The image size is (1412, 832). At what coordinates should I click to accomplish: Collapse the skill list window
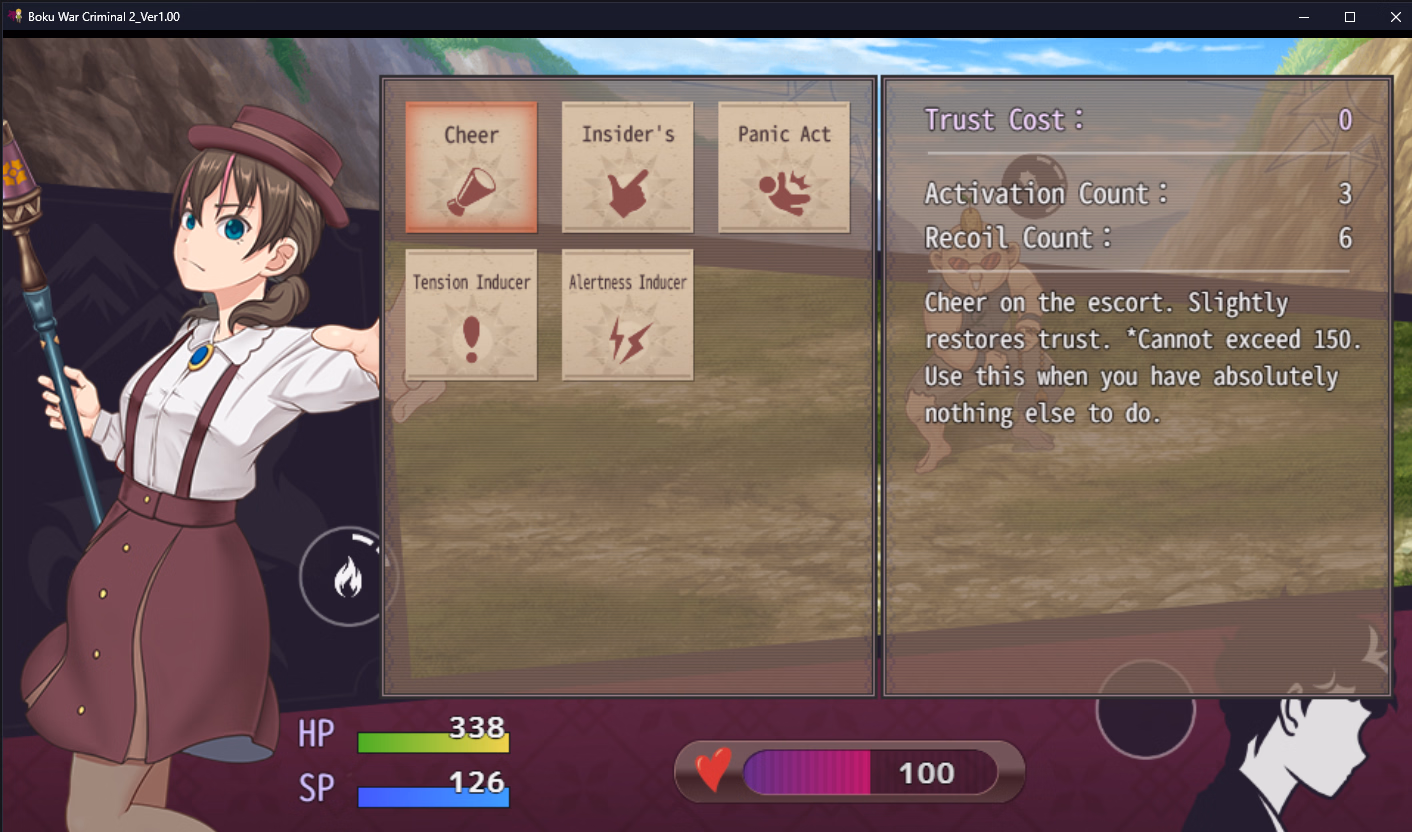point(628,383)
